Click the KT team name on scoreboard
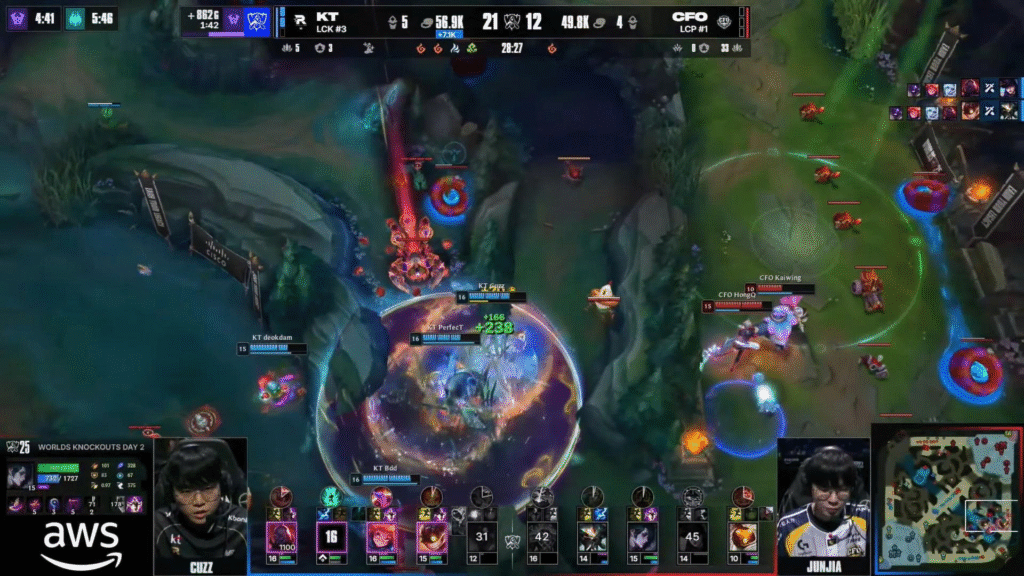 pyautogui.click(x=327, y=16)
